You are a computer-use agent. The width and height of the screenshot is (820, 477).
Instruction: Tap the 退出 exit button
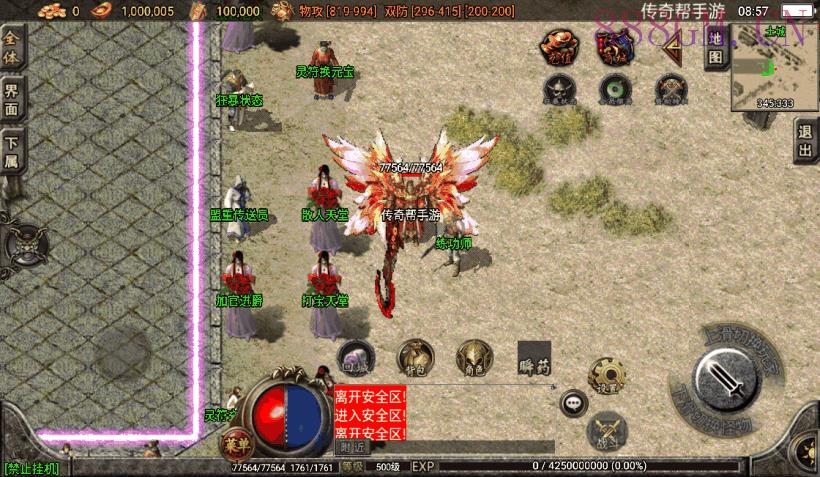pos(805,143)
